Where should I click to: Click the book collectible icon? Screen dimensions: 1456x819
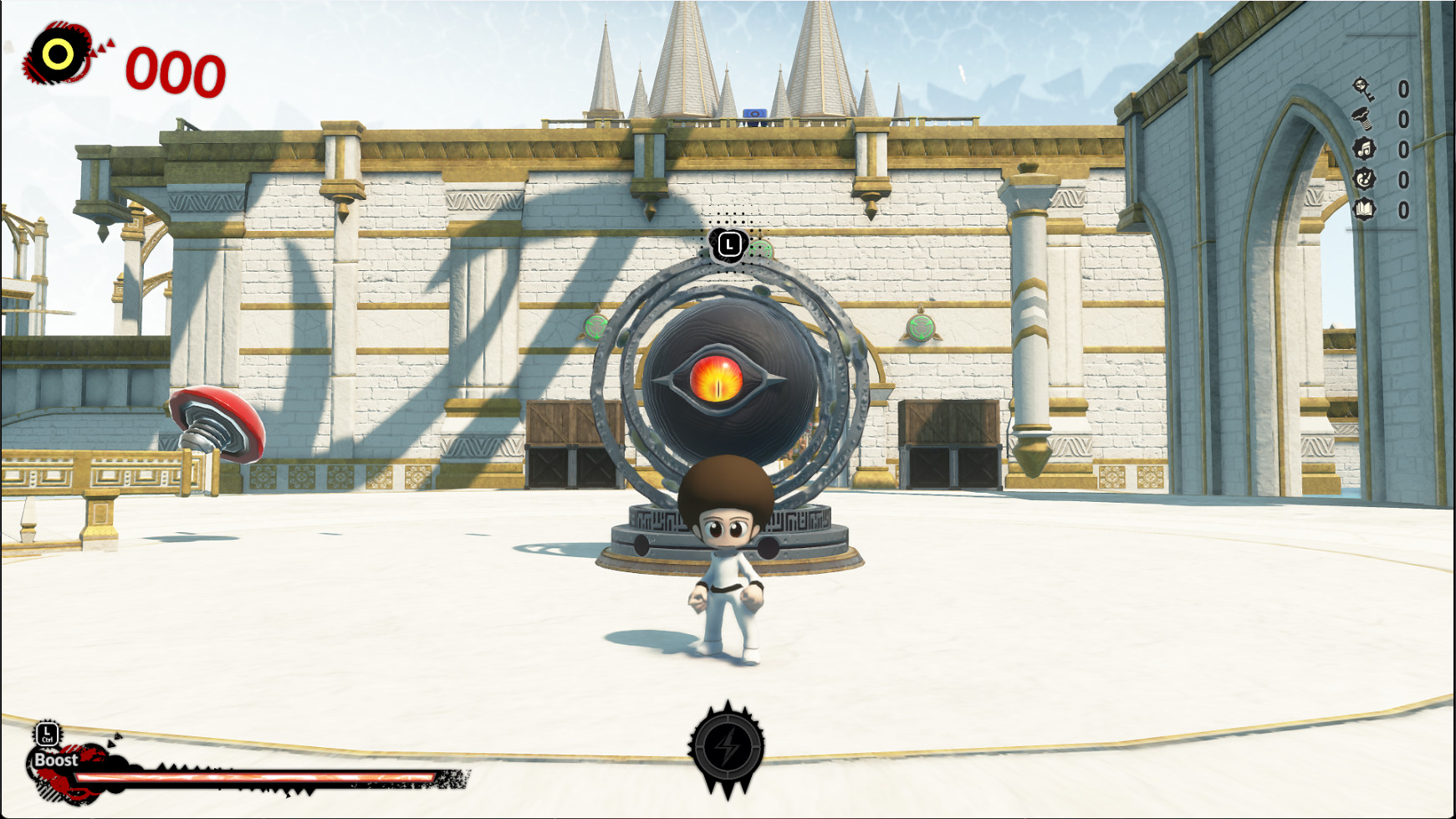[x=1363, y=207]
